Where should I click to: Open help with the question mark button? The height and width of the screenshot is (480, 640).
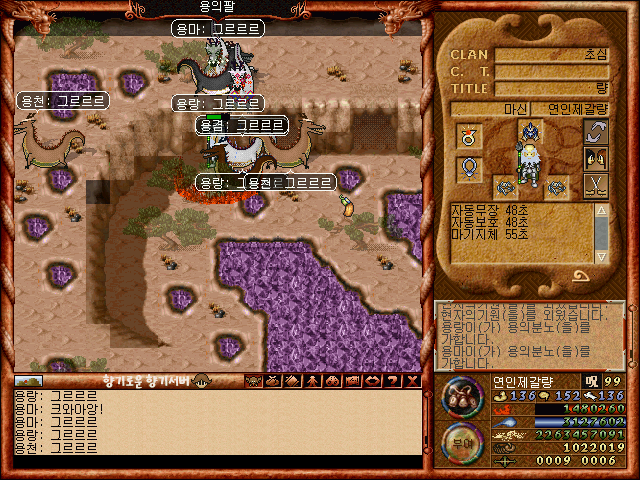point(393,381)
